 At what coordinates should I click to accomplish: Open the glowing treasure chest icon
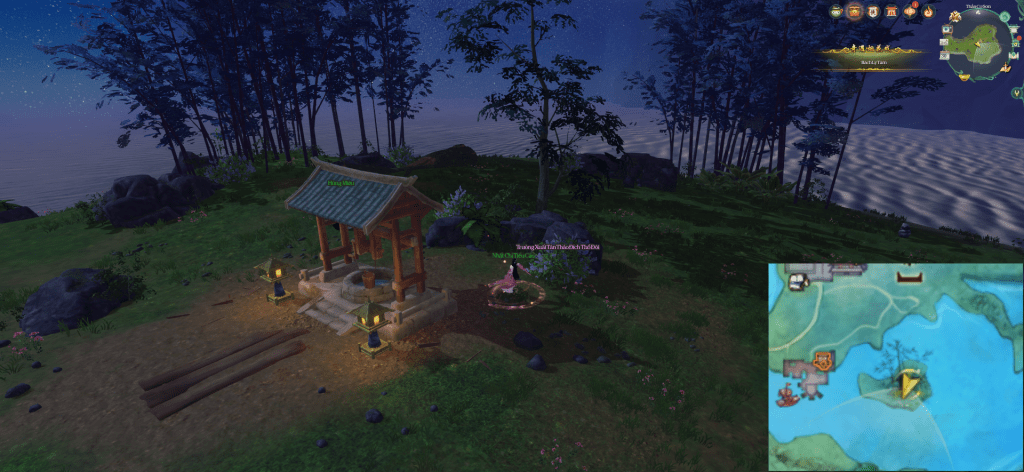(855, 12)
